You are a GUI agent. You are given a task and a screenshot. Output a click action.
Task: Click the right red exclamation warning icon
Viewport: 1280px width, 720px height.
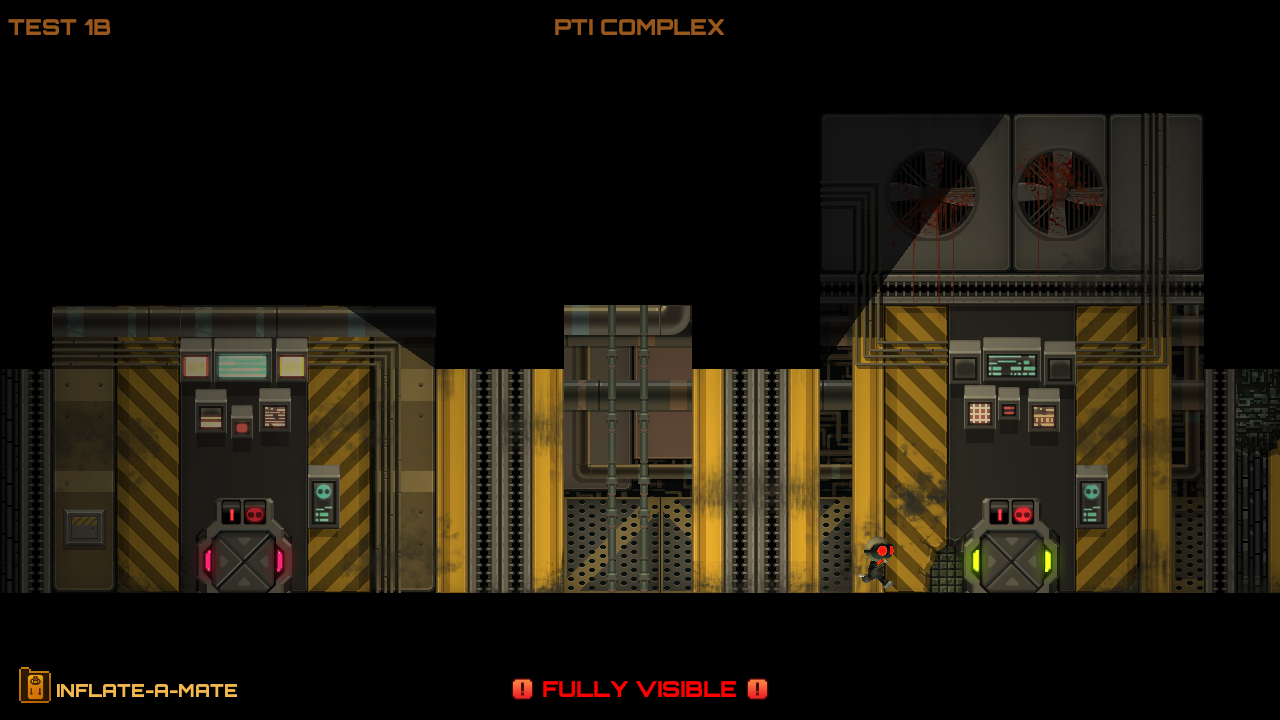(x=757, y=689)
